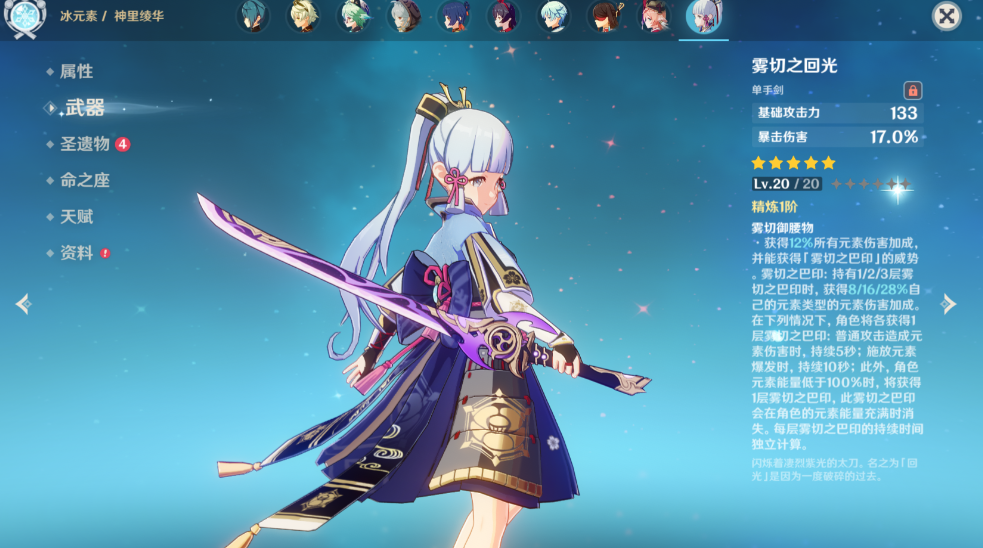Select the 武器 weapon menu entry
This screenshot has width=983, height=548.
83,108
